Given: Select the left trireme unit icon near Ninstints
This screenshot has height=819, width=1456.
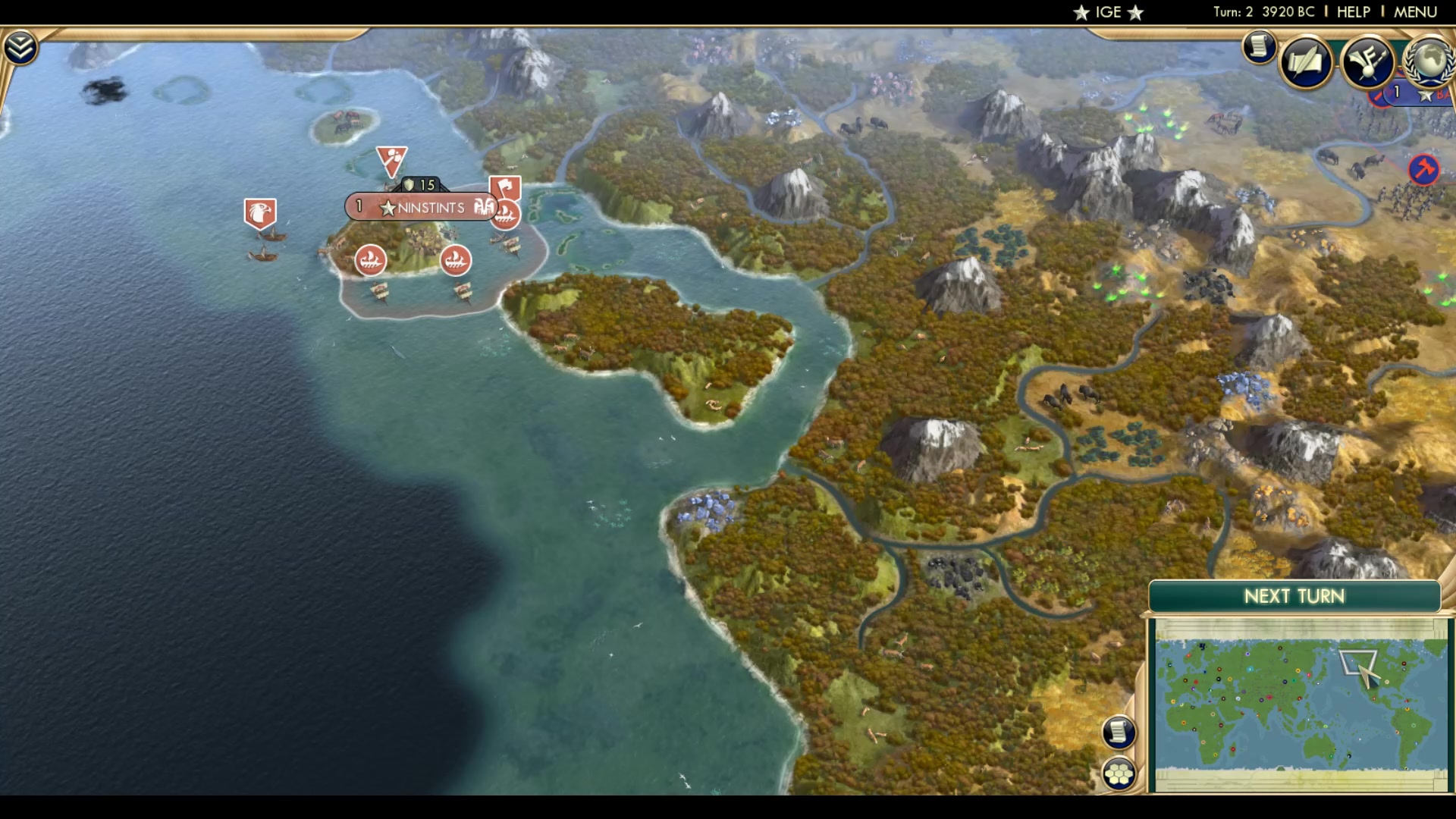Looking at the screenshot, I should pos(371,259).
